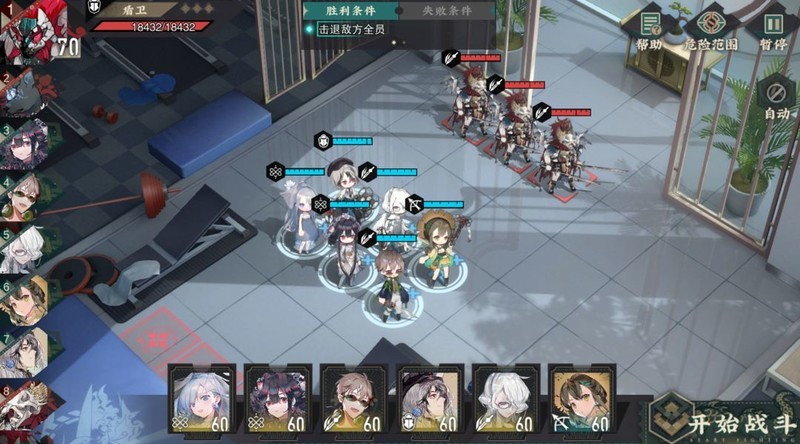Pause the game with 暂停

pyautogui.click(x=773, y=30)
